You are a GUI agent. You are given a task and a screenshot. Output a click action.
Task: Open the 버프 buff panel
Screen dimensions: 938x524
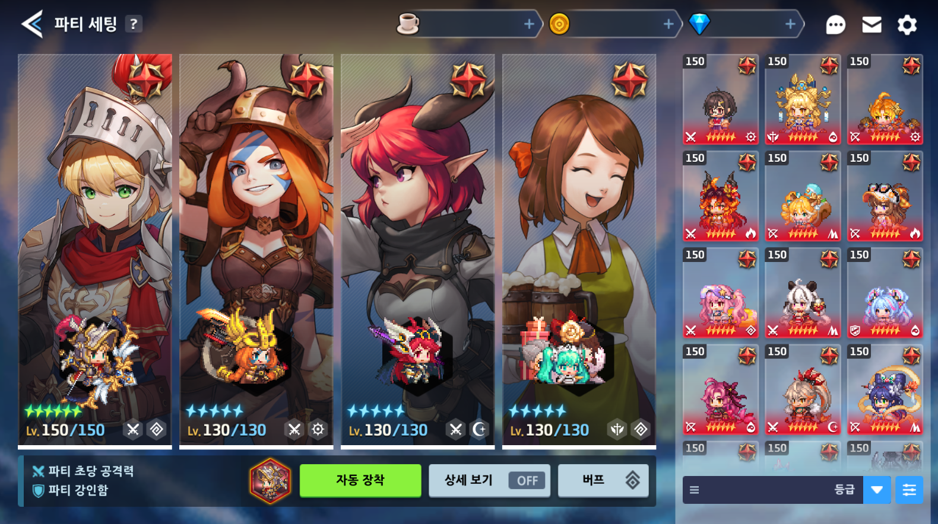point(603,480)
